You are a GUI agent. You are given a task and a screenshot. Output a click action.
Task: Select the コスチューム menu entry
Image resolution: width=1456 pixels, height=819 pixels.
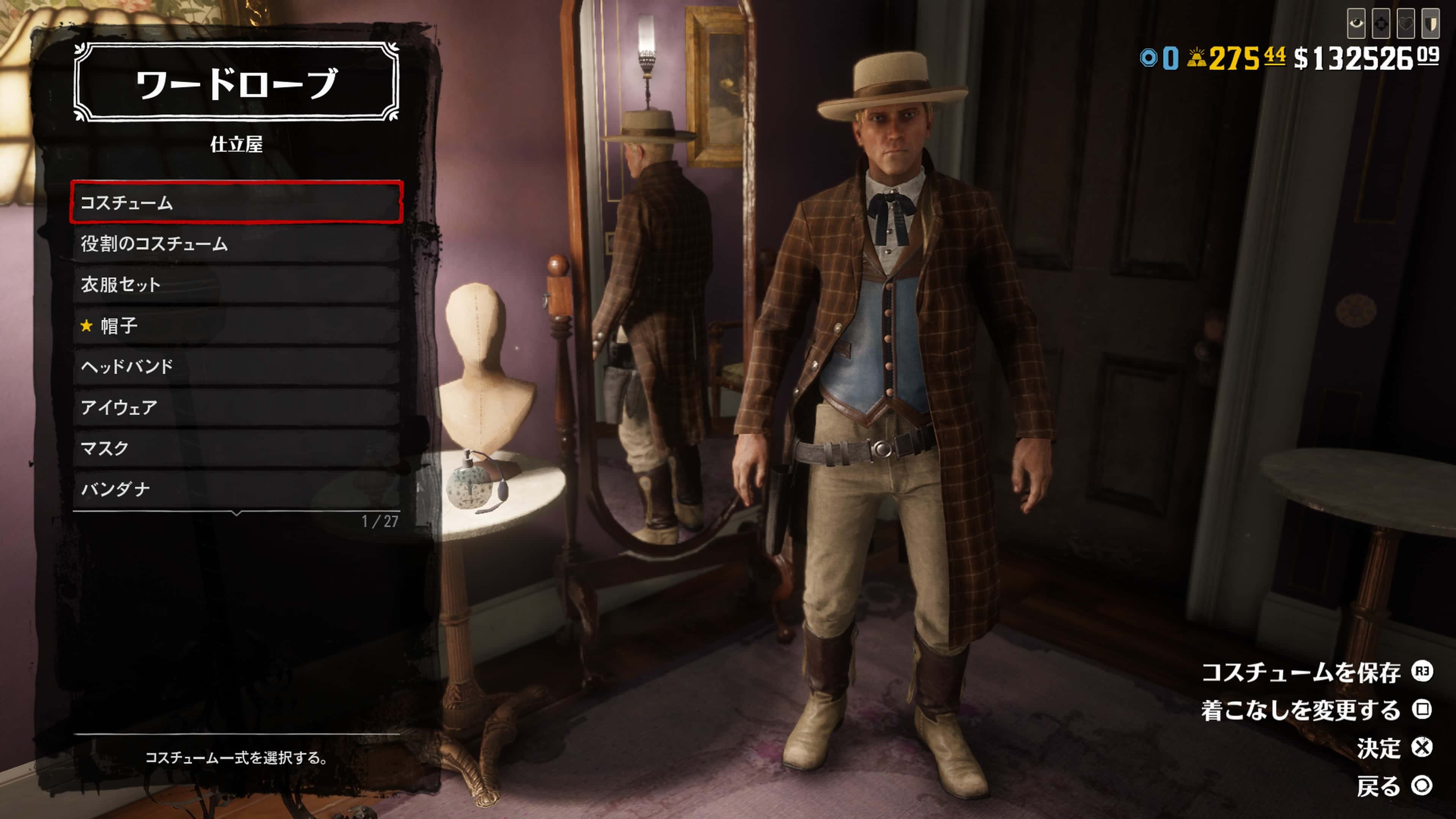click(x=236, y=202)
